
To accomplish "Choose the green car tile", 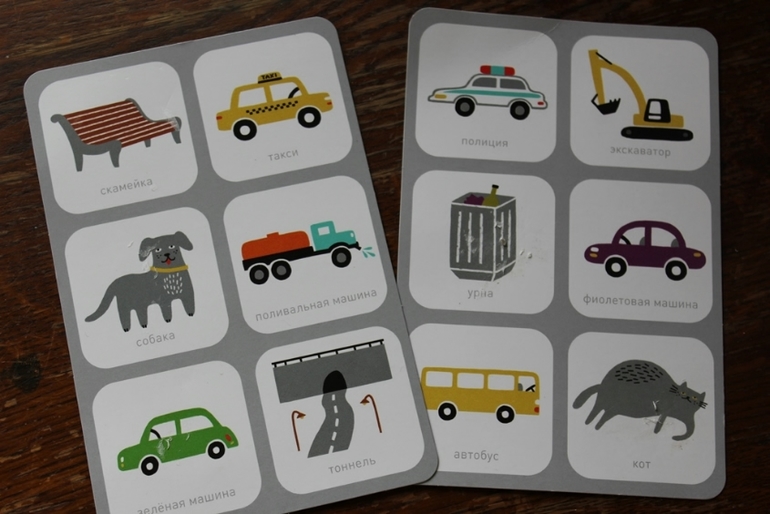I will 176,438.
